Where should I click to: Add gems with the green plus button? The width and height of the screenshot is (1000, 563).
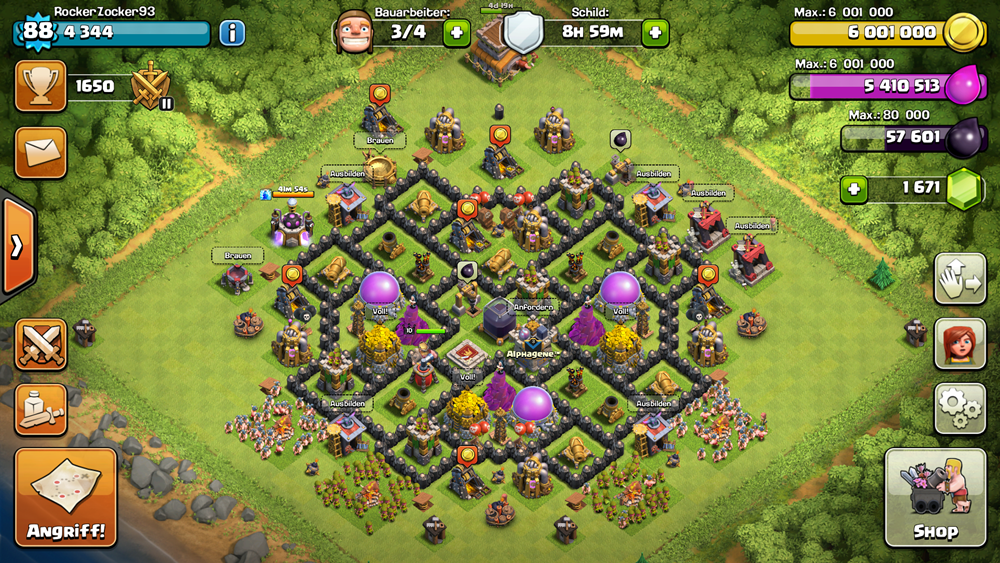click(x=853, y=188)
